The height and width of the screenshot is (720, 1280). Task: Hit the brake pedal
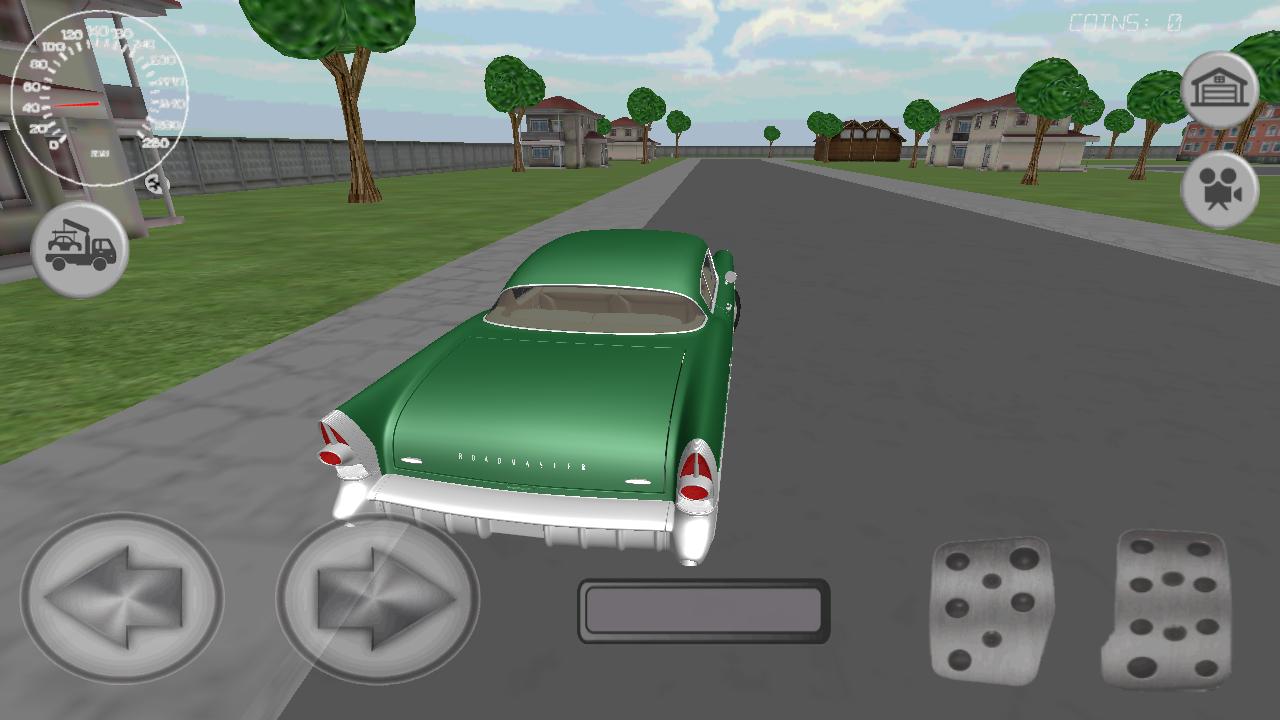(x=990, y=610)
